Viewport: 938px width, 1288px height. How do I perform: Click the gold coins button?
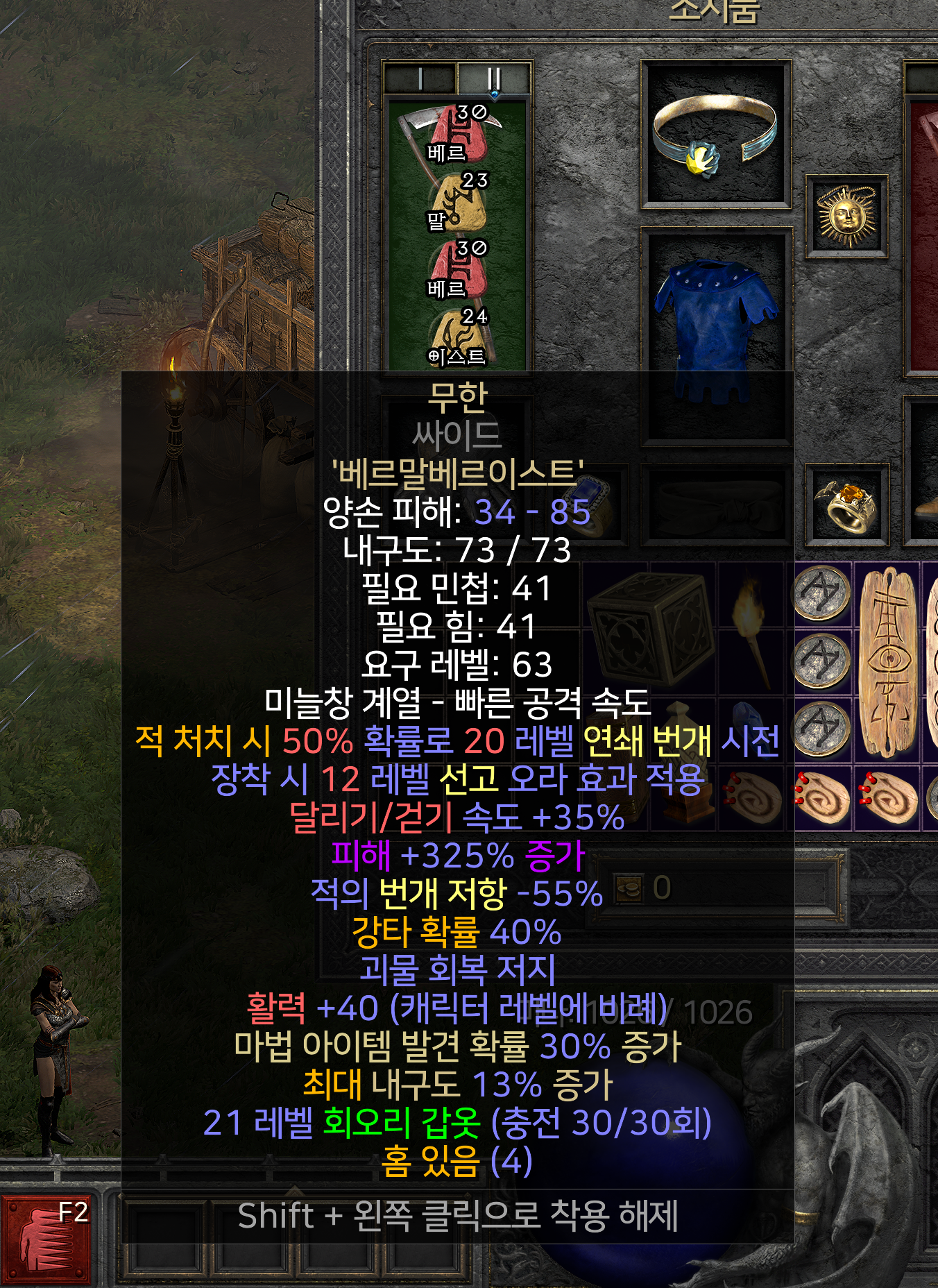pos(629,888)
